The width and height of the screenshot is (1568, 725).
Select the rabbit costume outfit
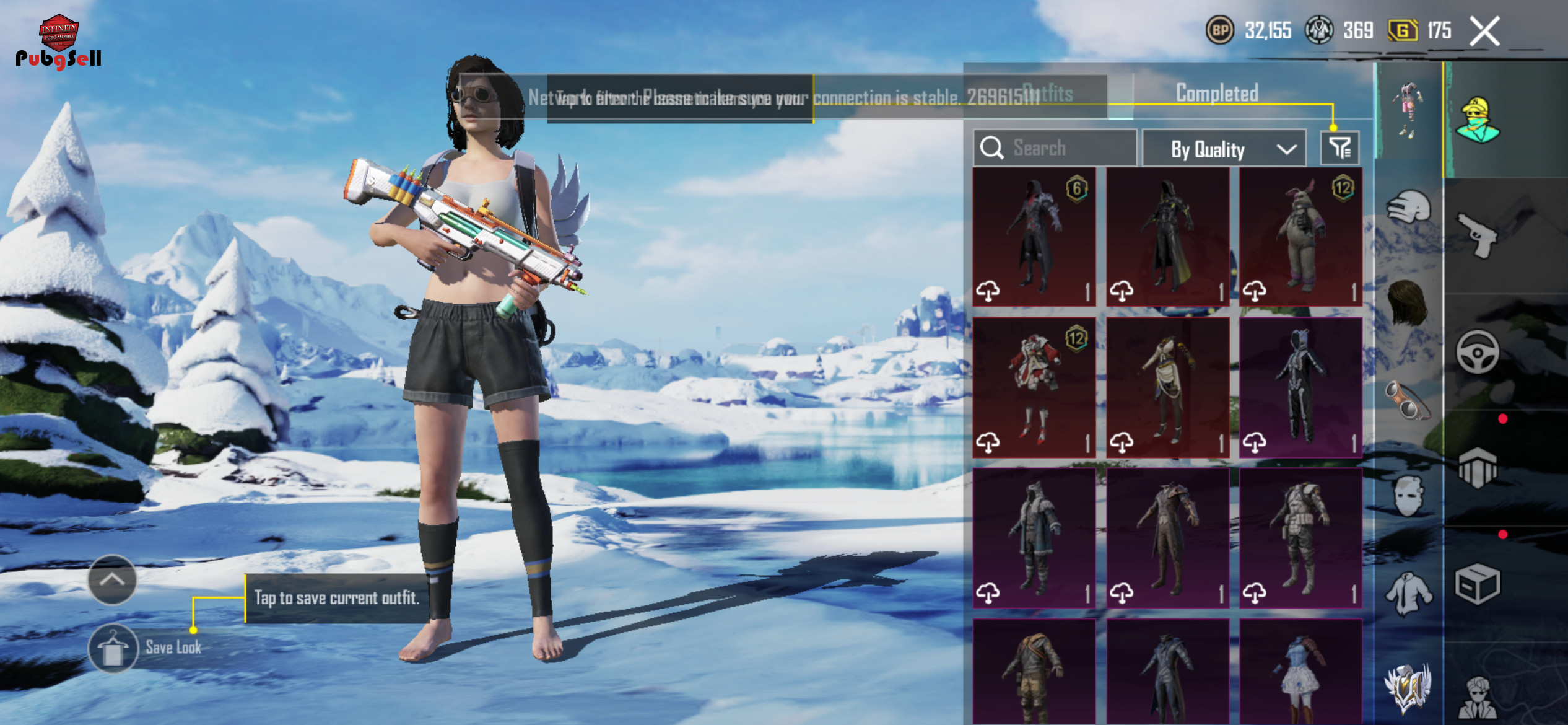click(1300, 237)
